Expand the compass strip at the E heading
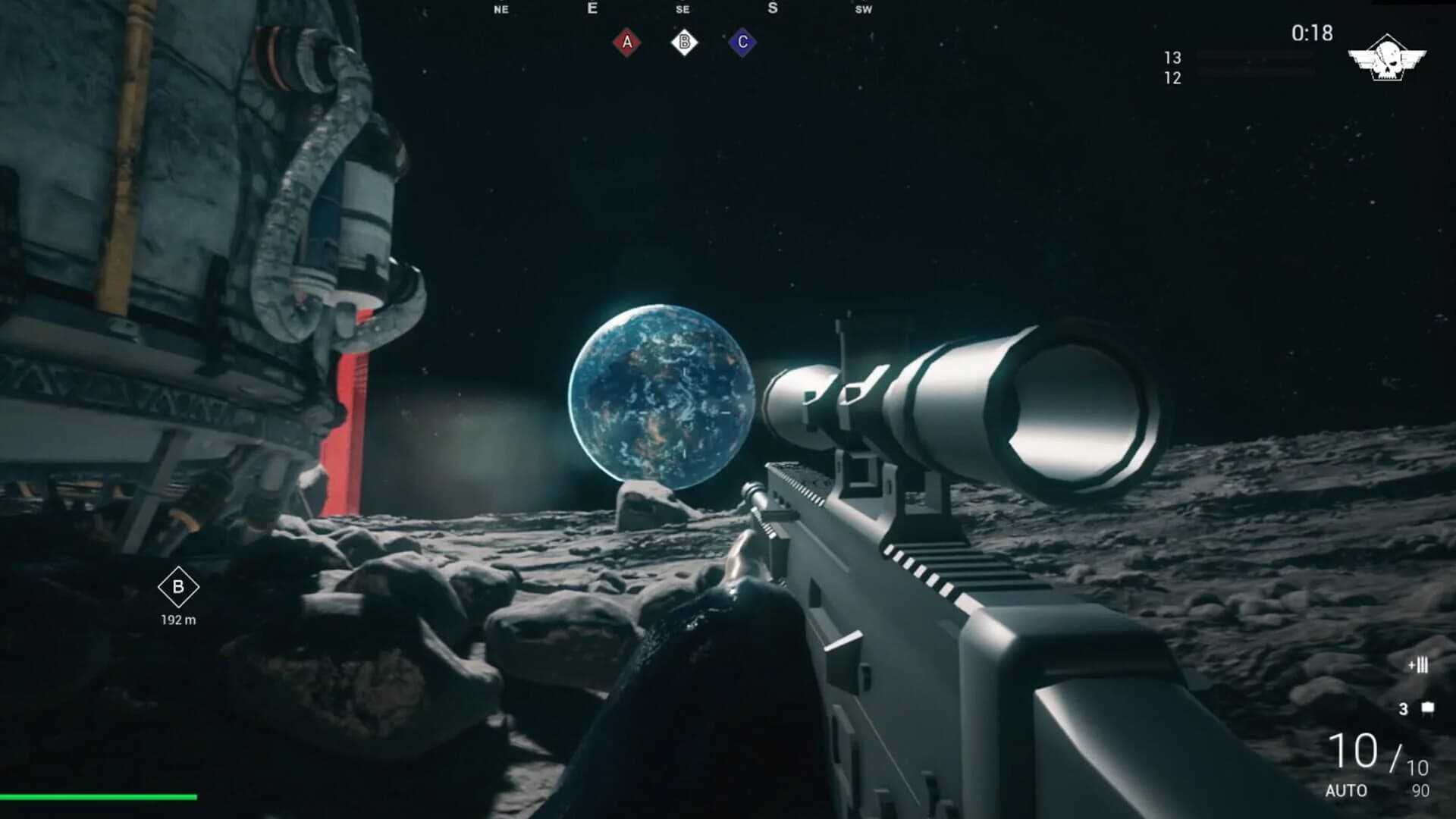Viewport: 1456px width, 819px height. (x=591, y=9)
